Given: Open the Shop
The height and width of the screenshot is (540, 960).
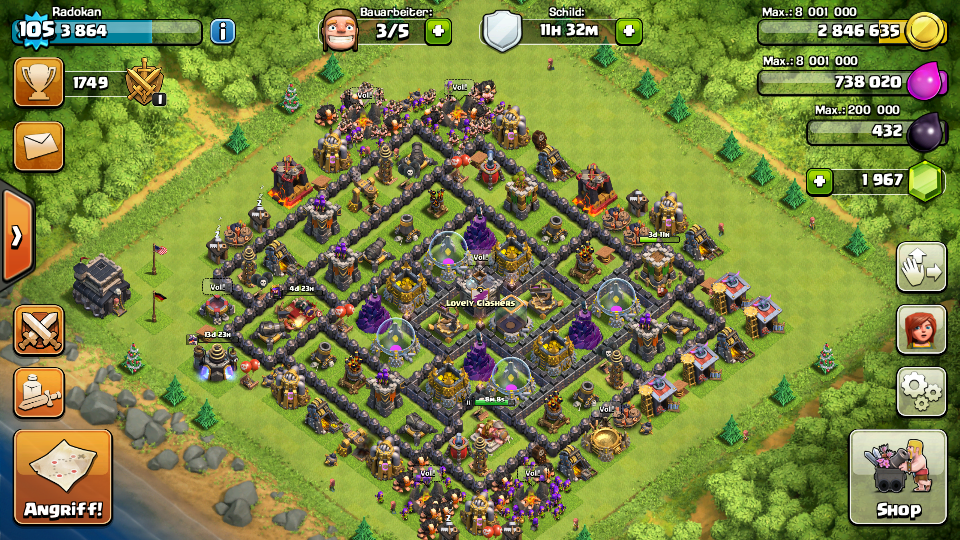Looking at the screenshot, I should tap(897, 478).
